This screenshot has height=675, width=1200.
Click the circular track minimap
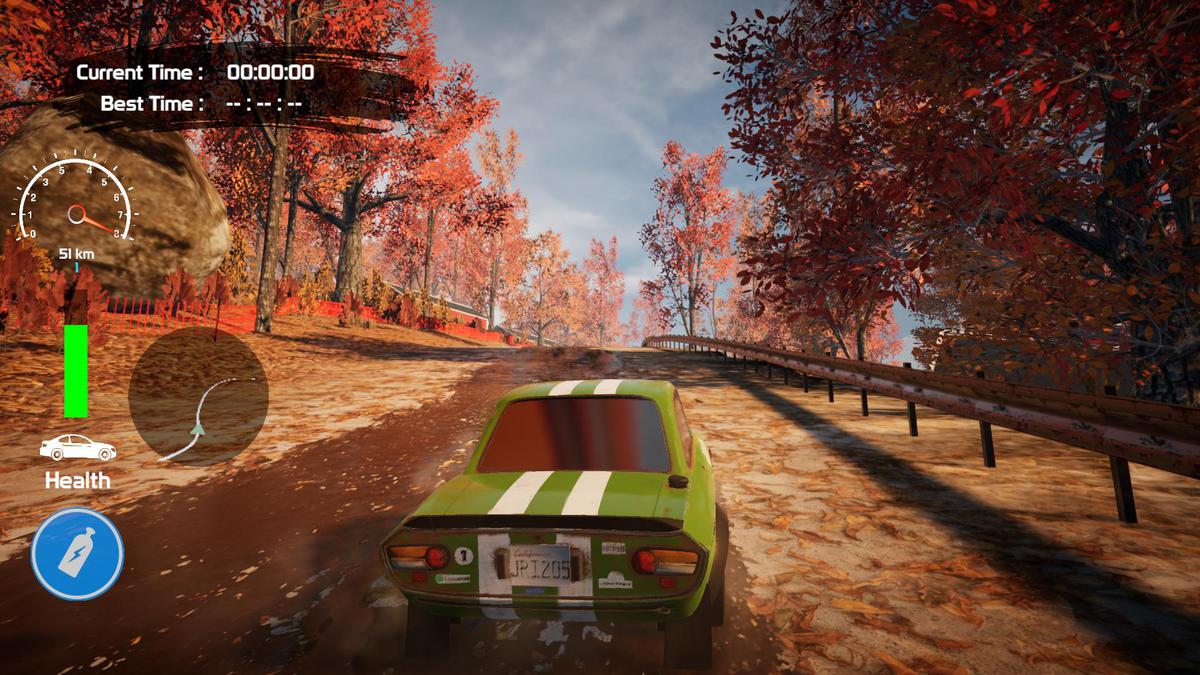198,397
